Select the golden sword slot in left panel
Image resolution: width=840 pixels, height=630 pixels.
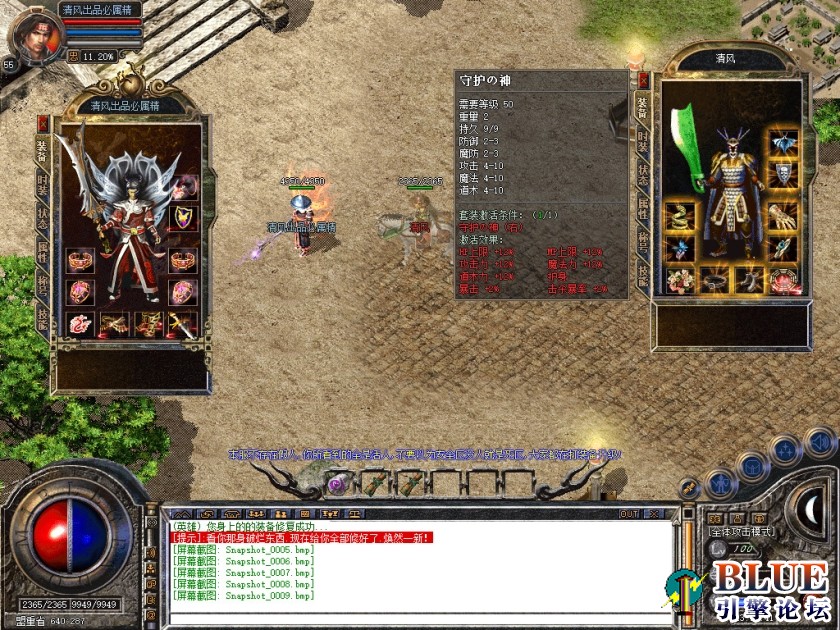[182, 323]
